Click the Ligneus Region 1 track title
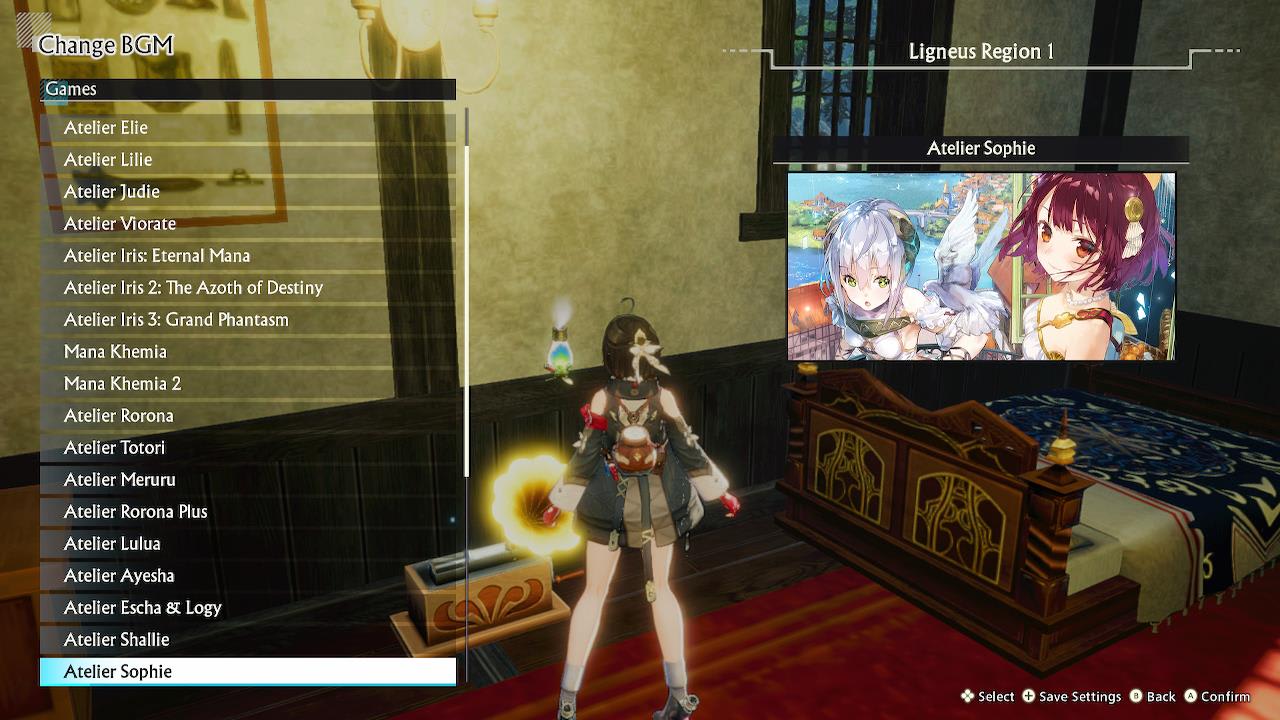The width and height of the screenshot is (1280, 720). pyautogui.click(x=980, y=51)
